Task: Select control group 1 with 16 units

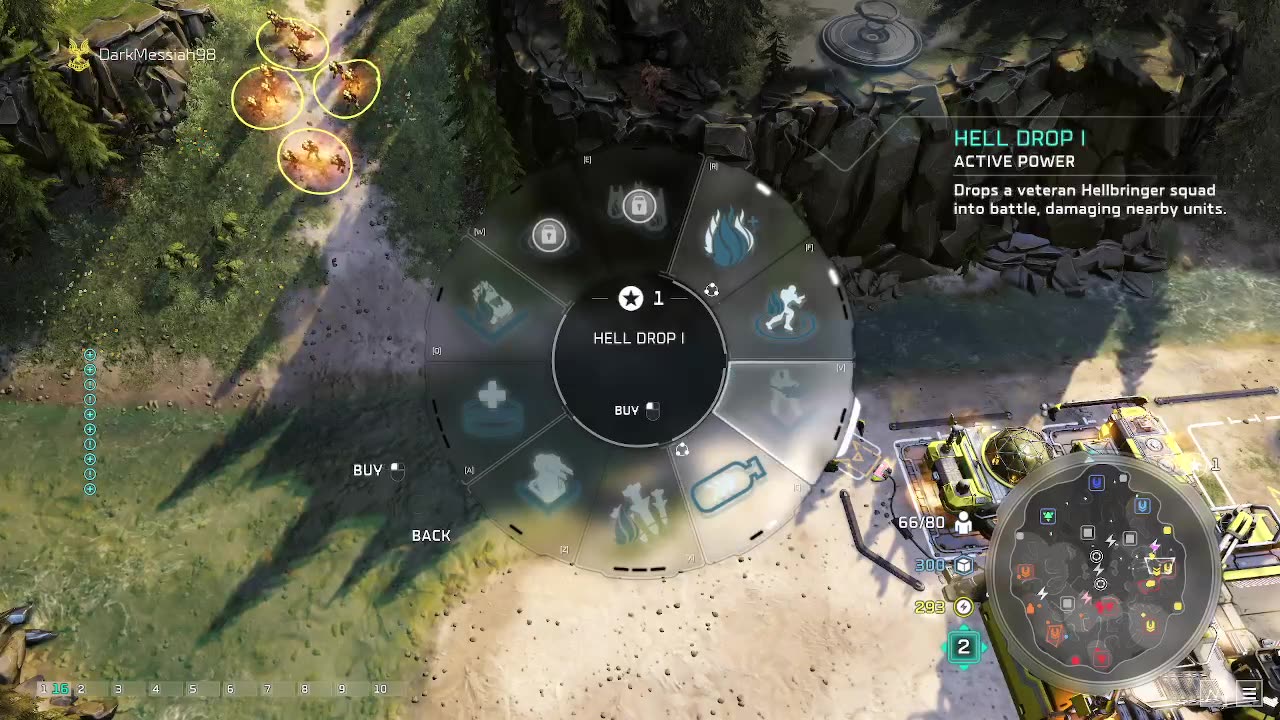Action: [53, 689]
